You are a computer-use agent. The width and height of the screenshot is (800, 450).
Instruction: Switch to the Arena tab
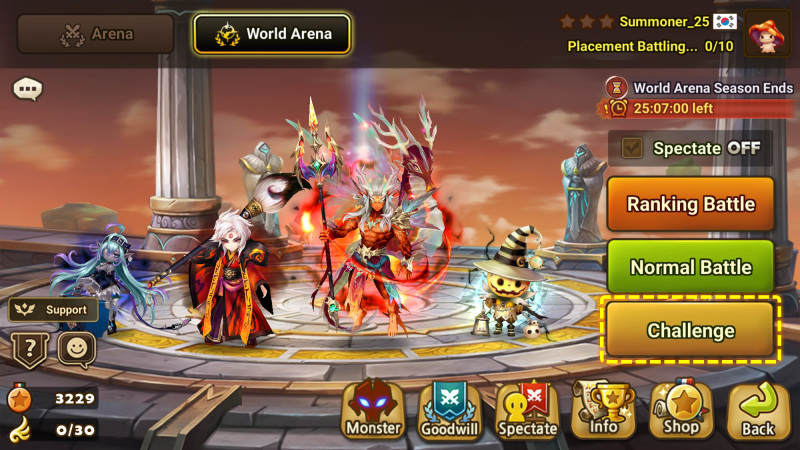point(95,33)
